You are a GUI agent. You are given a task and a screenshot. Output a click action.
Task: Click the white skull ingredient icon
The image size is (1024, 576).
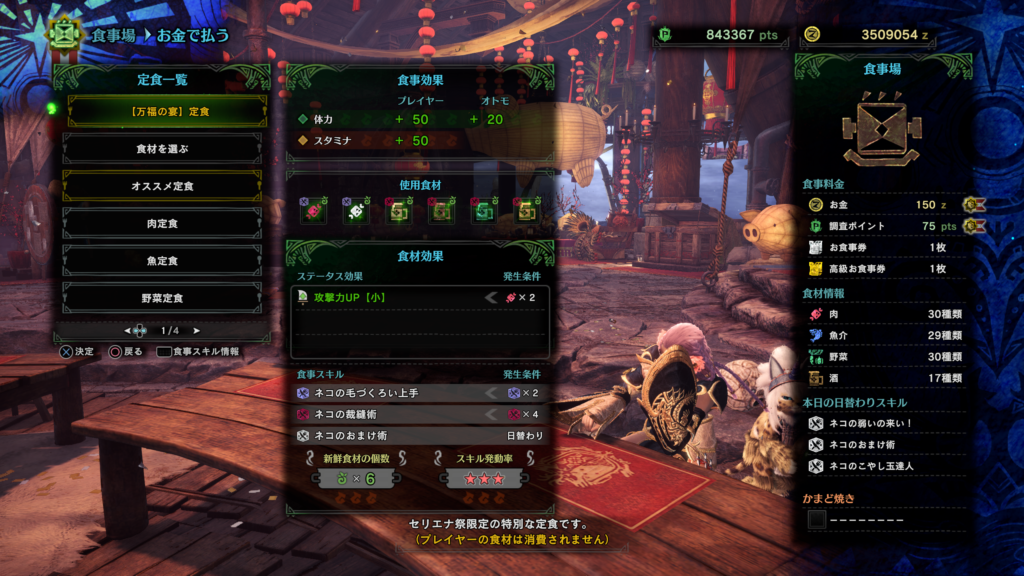click(355, 211)
